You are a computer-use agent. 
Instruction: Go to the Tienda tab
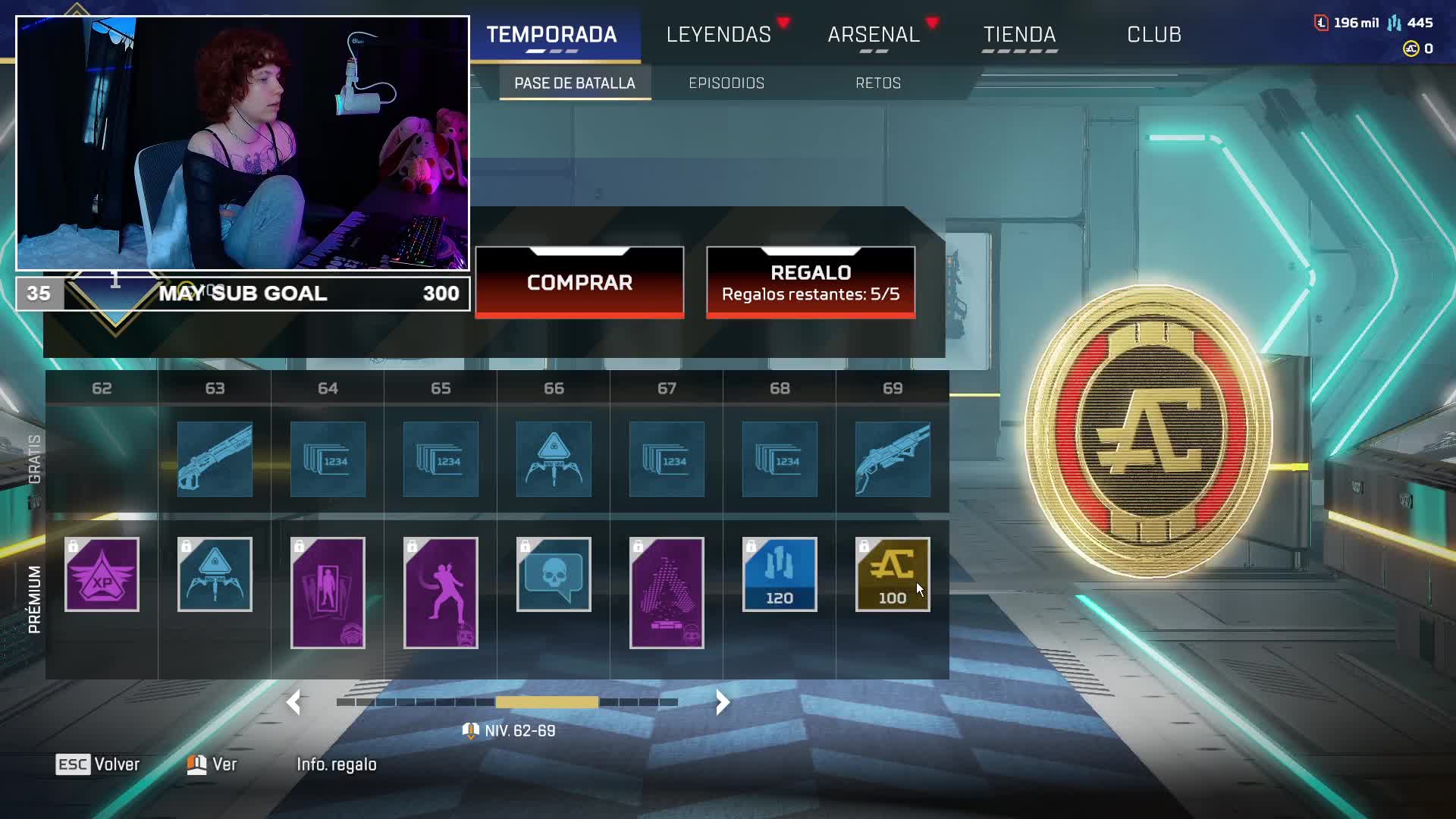1019,35
